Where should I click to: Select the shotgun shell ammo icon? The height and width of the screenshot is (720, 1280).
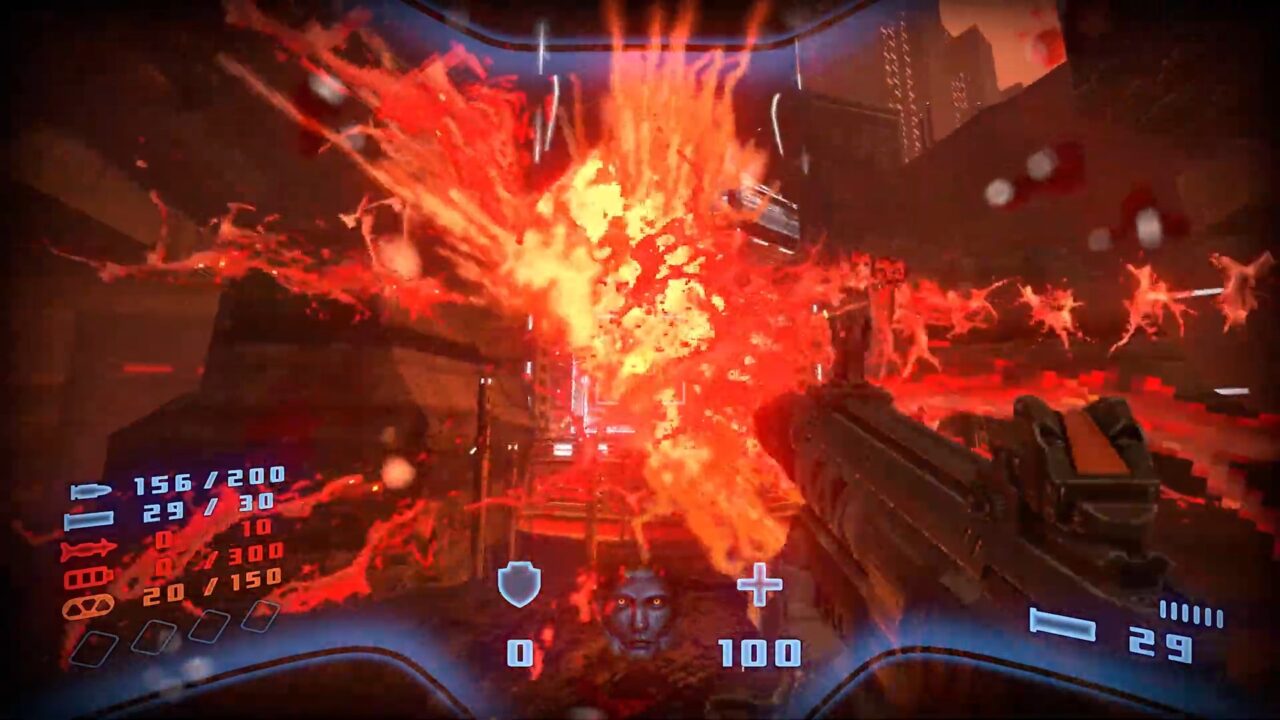pyautogui.click(x=88, y=520)
